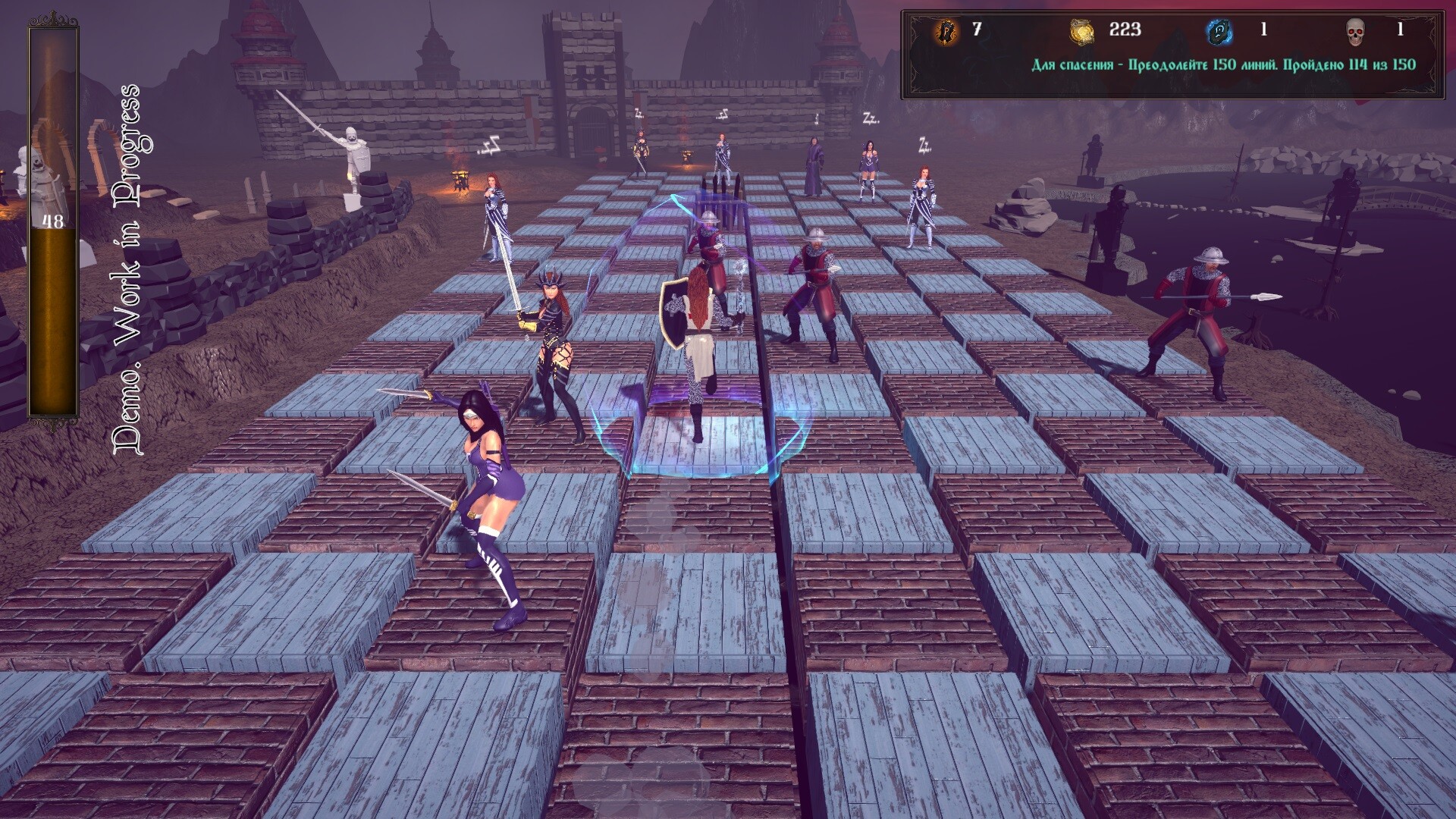1456x819 pixels.
Task: Click the gold coin currency icon
Action: pos(1082,31)
